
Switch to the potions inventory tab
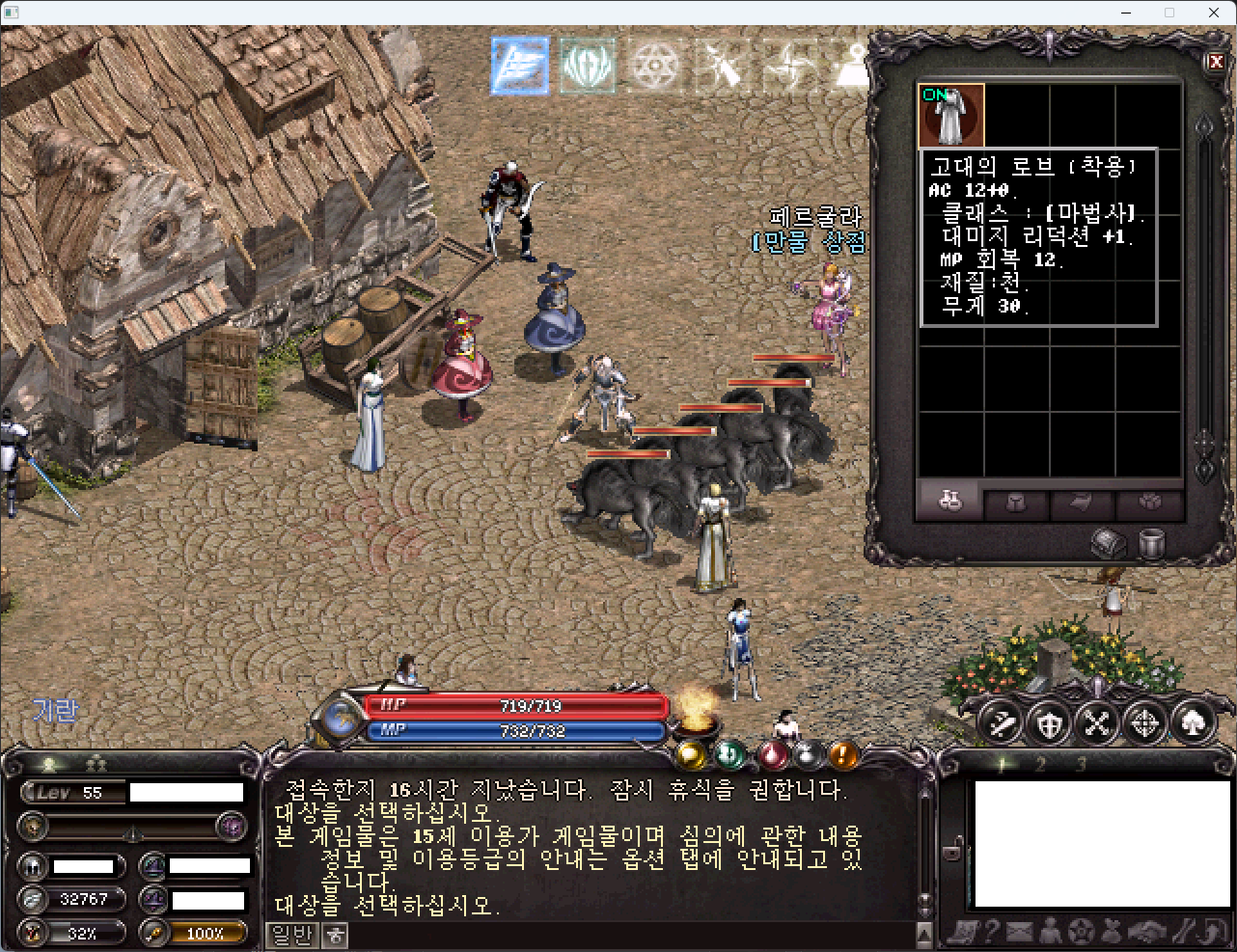click(x=949, y=502)
